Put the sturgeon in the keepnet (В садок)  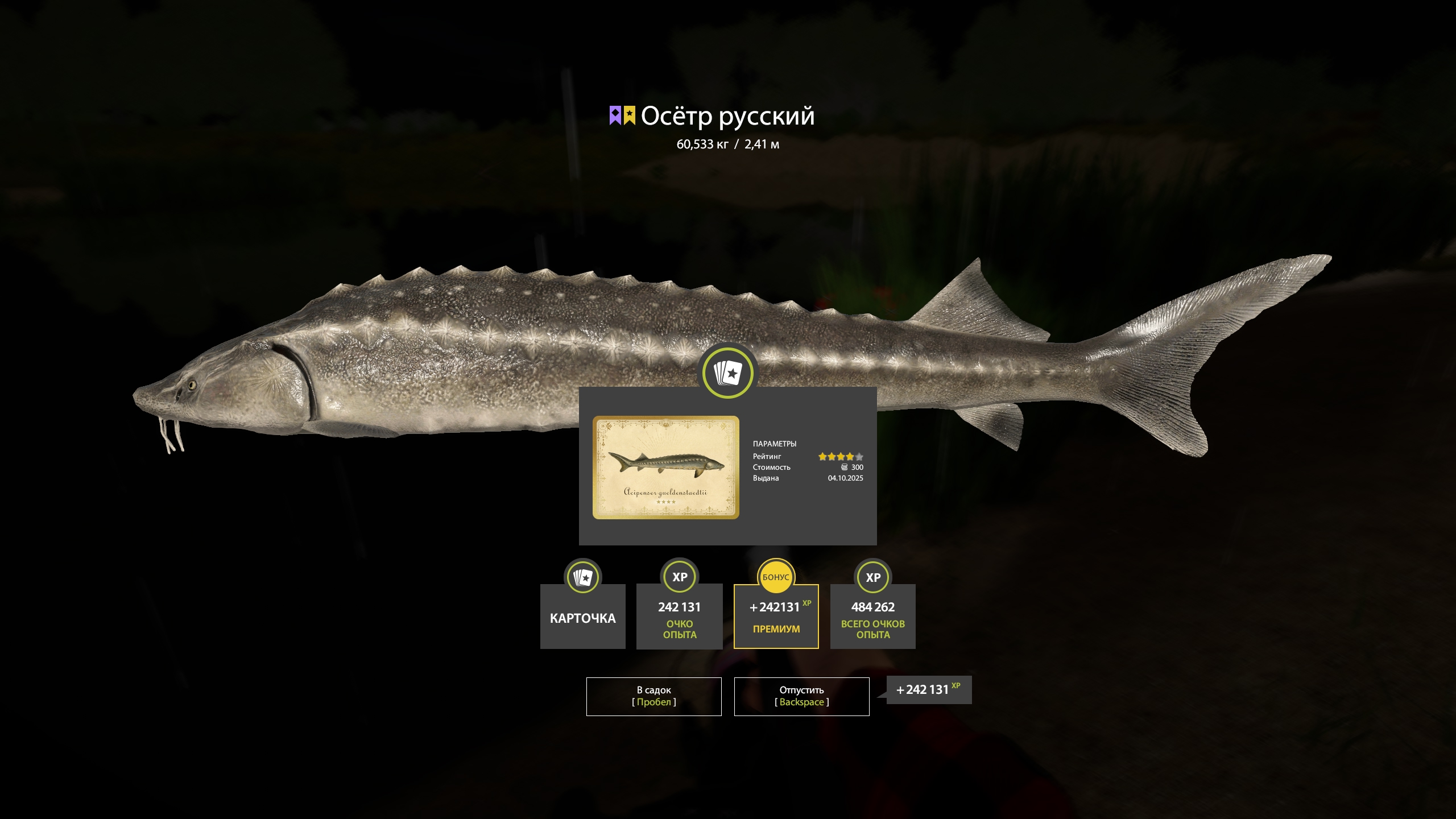[653, 696]
